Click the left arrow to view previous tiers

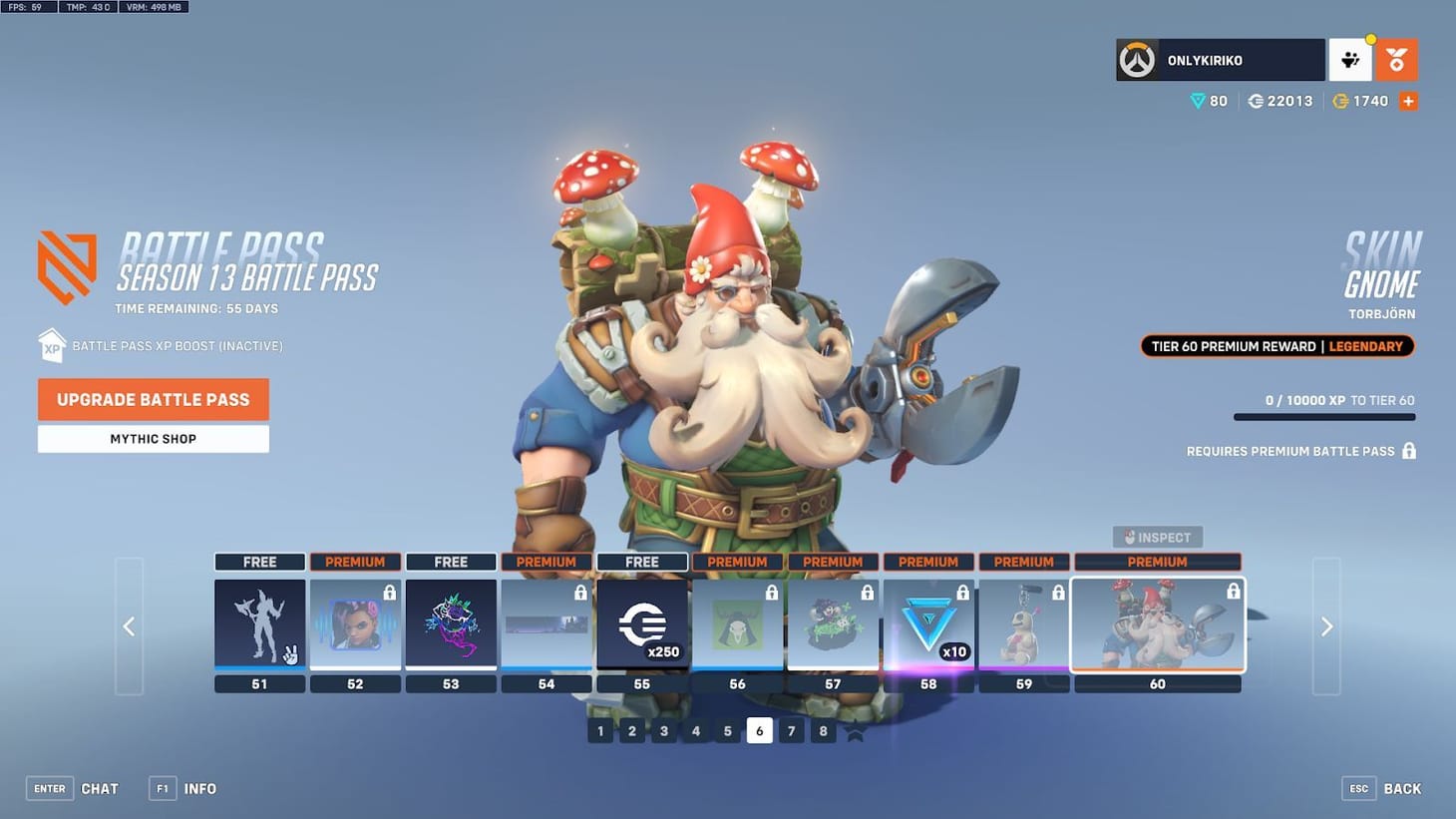[x=129, y=626]
